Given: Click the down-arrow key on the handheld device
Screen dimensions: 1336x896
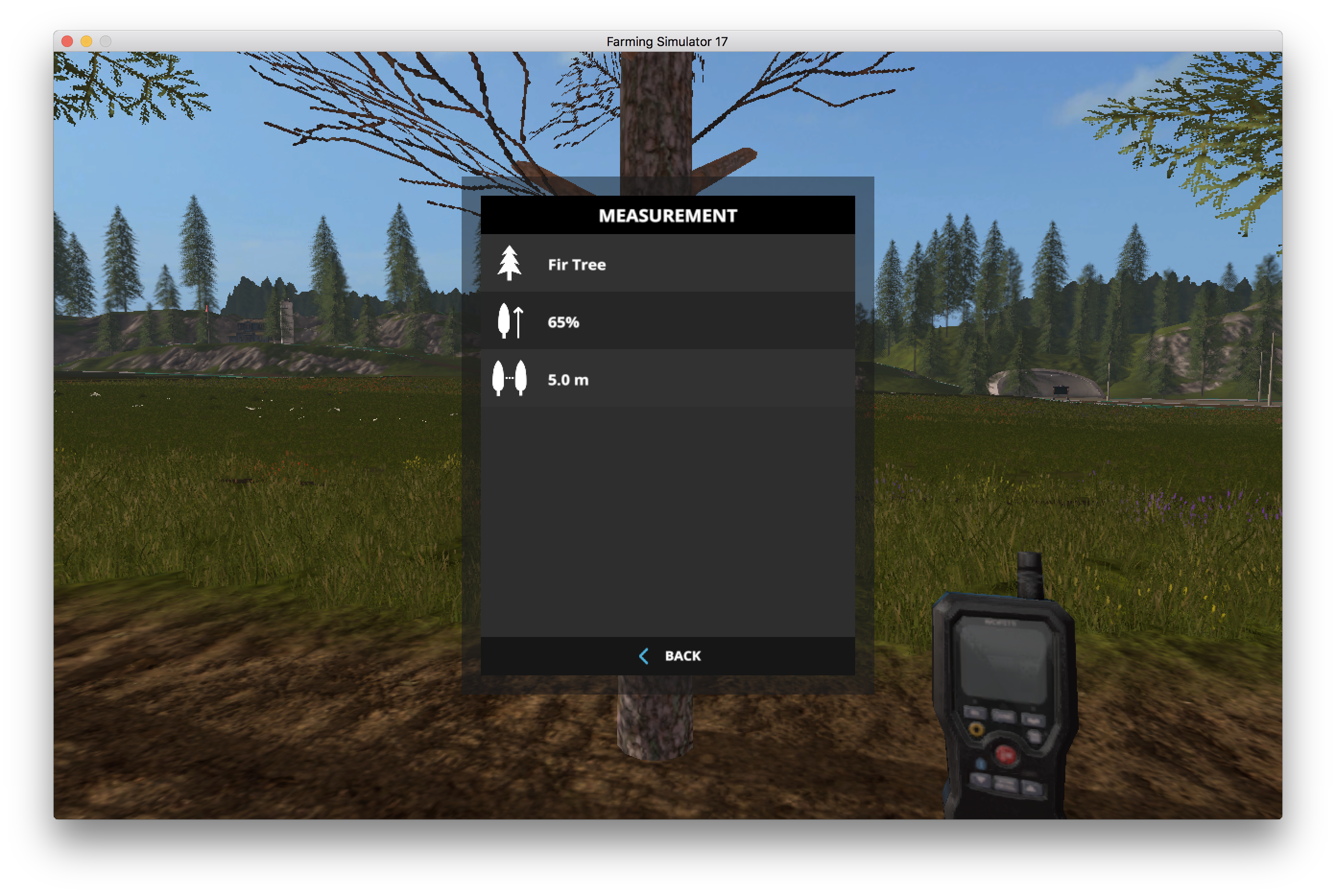Looking at the screenshot, I should (x=980, y=780).
